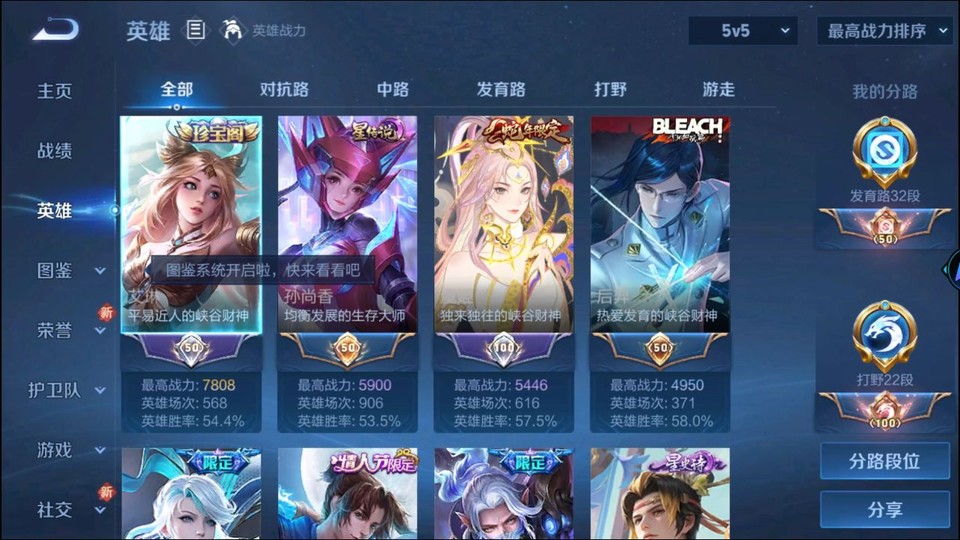960x540 pixels.
Task: Expand the 护卫队 side menu
Action: coord(68,390)
